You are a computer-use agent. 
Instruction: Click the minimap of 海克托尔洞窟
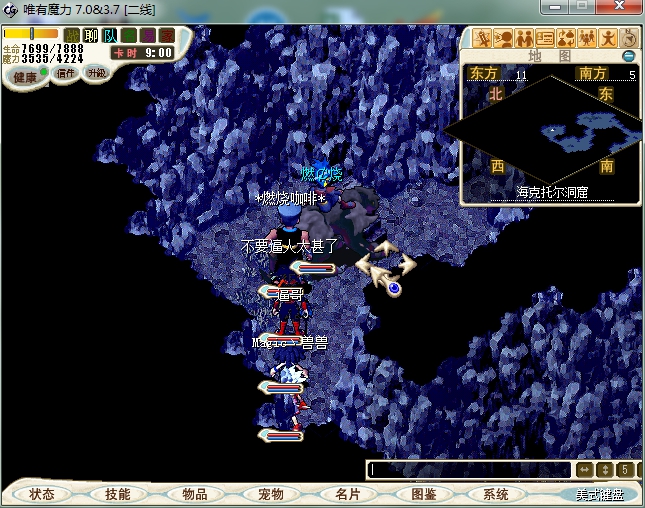pos(550,135)
